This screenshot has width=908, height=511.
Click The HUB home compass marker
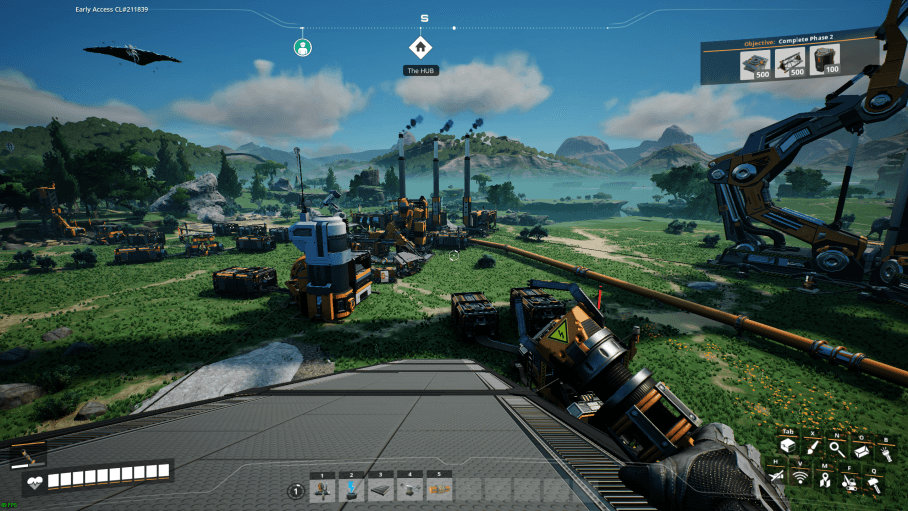pos(420,46)
